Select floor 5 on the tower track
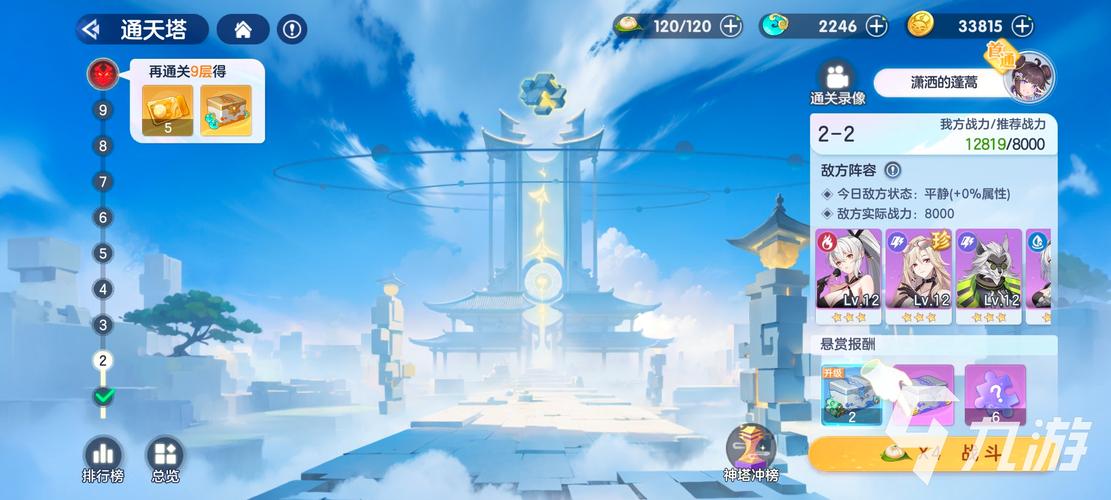The image size is (1111, 500). coord(102,253)
